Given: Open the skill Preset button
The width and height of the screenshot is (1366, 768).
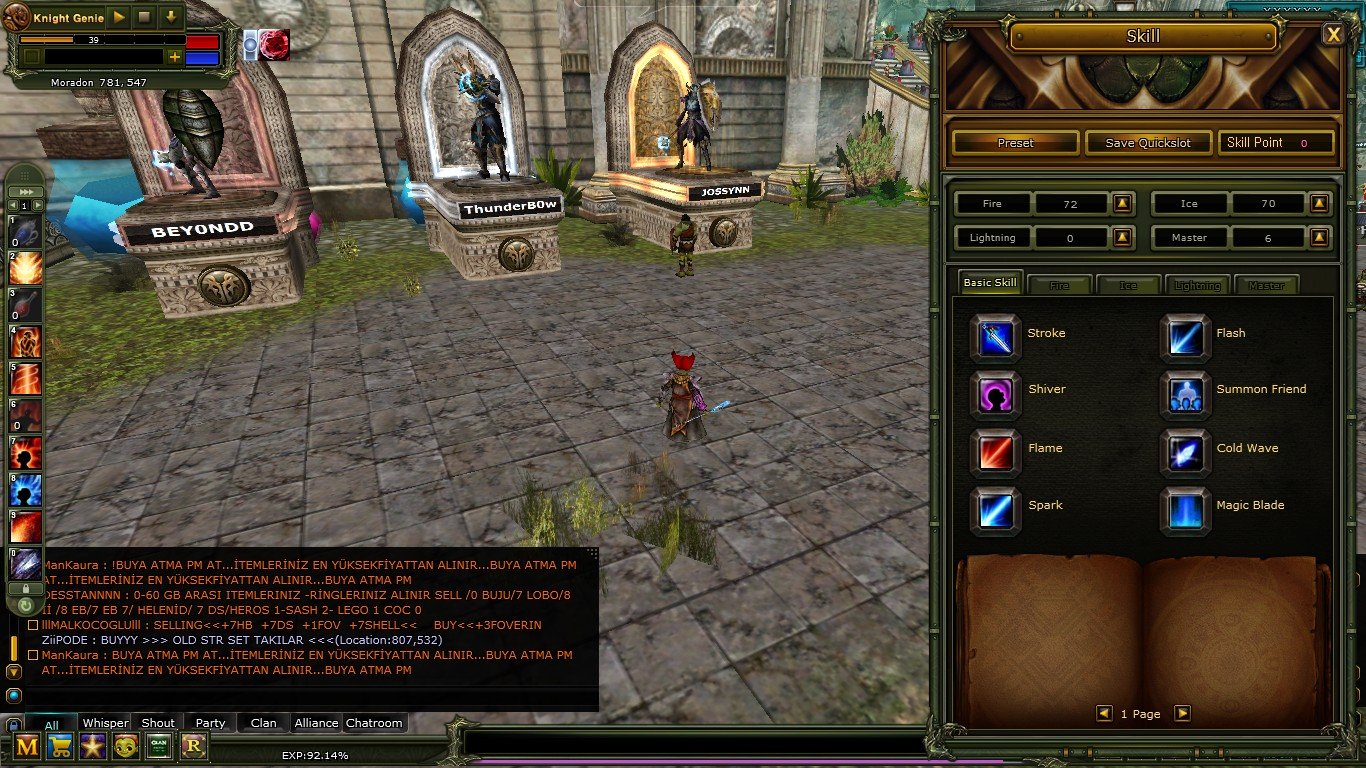Looking at the screenshot, I should pyautogui.click(x=1015, y=143).
